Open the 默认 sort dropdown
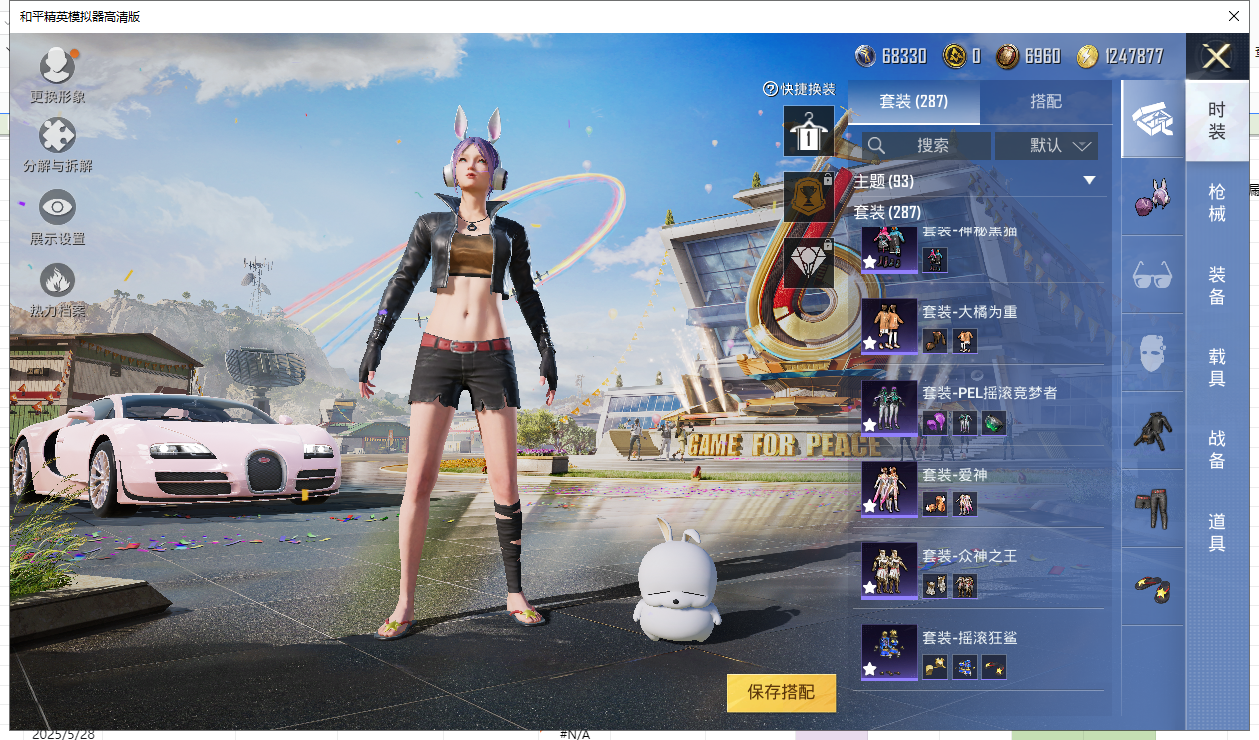The height and width of the screenshot is (740, 1259). (1046, 146)
